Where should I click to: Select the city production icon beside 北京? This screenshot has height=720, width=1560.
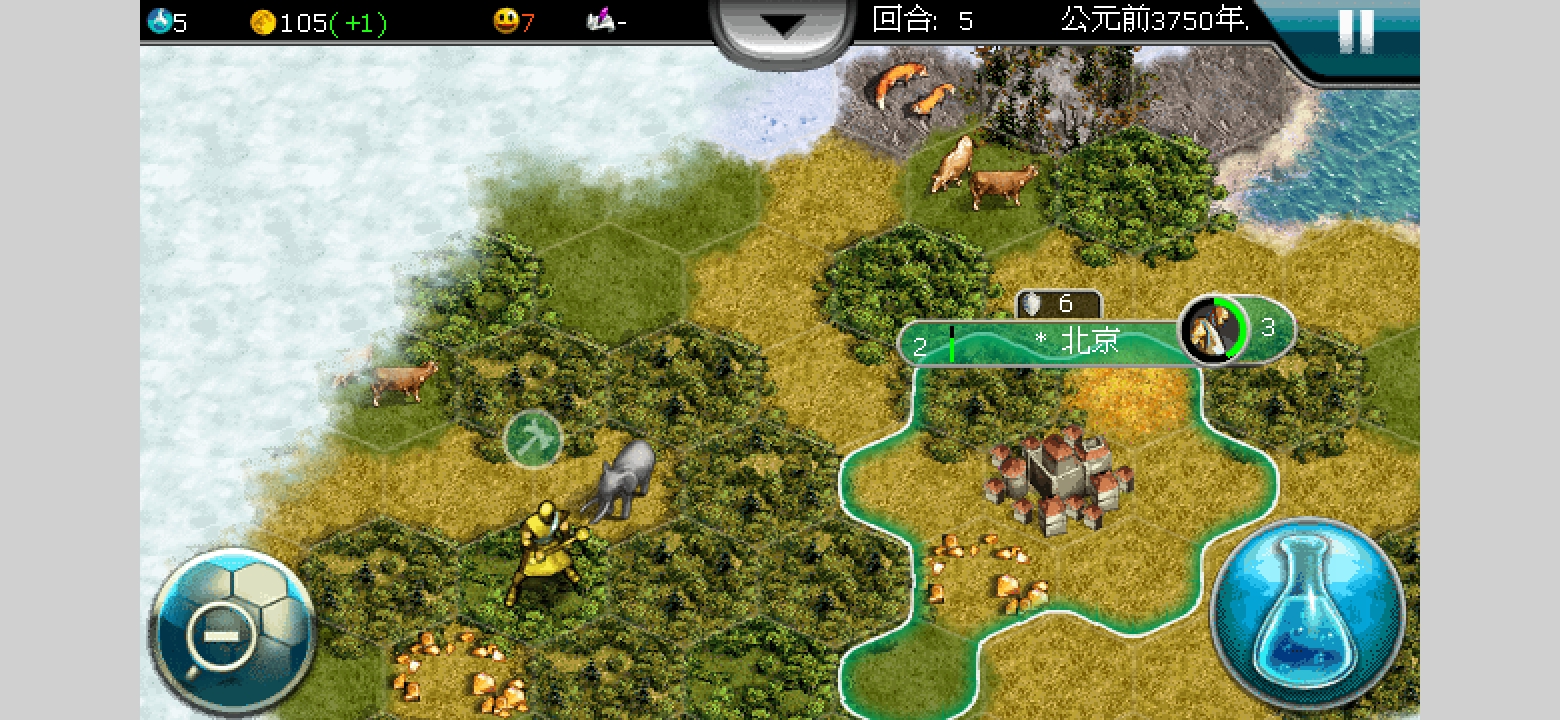coord(1212,329)
